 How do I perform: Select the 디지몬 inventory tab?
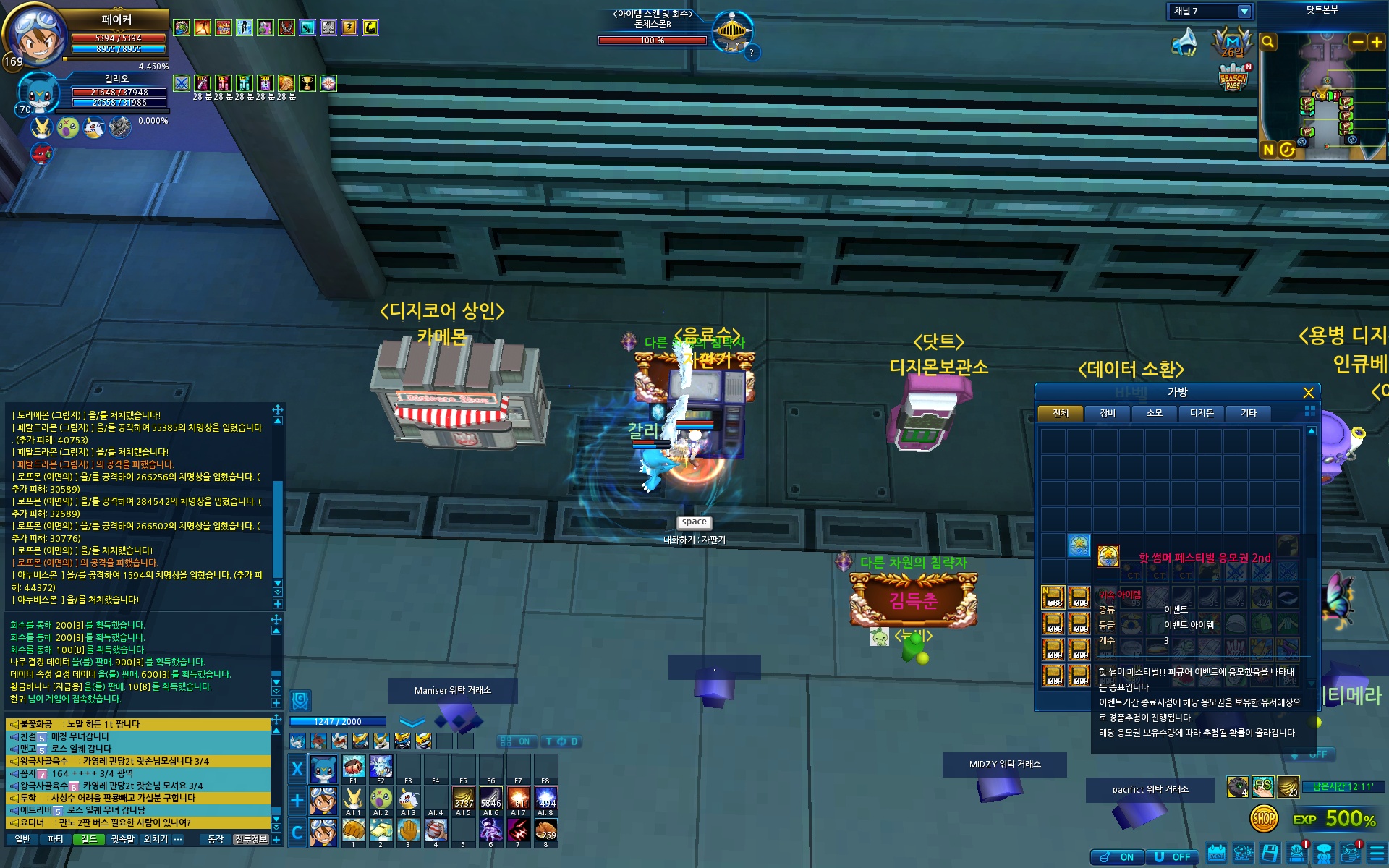(x=1202, y=413)
